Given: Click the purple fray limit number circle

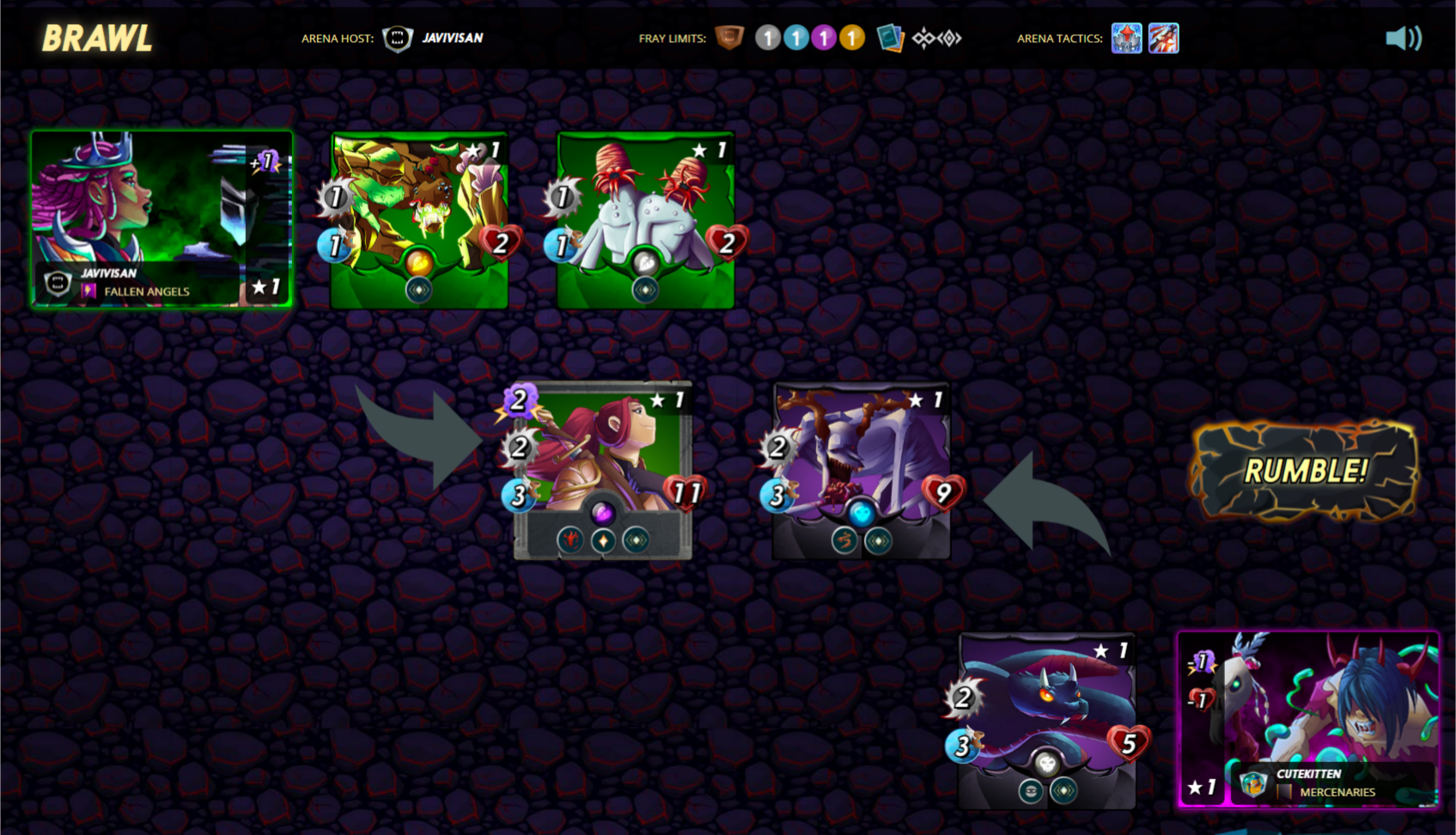Looking at the screenshot, I should [824, 38].
